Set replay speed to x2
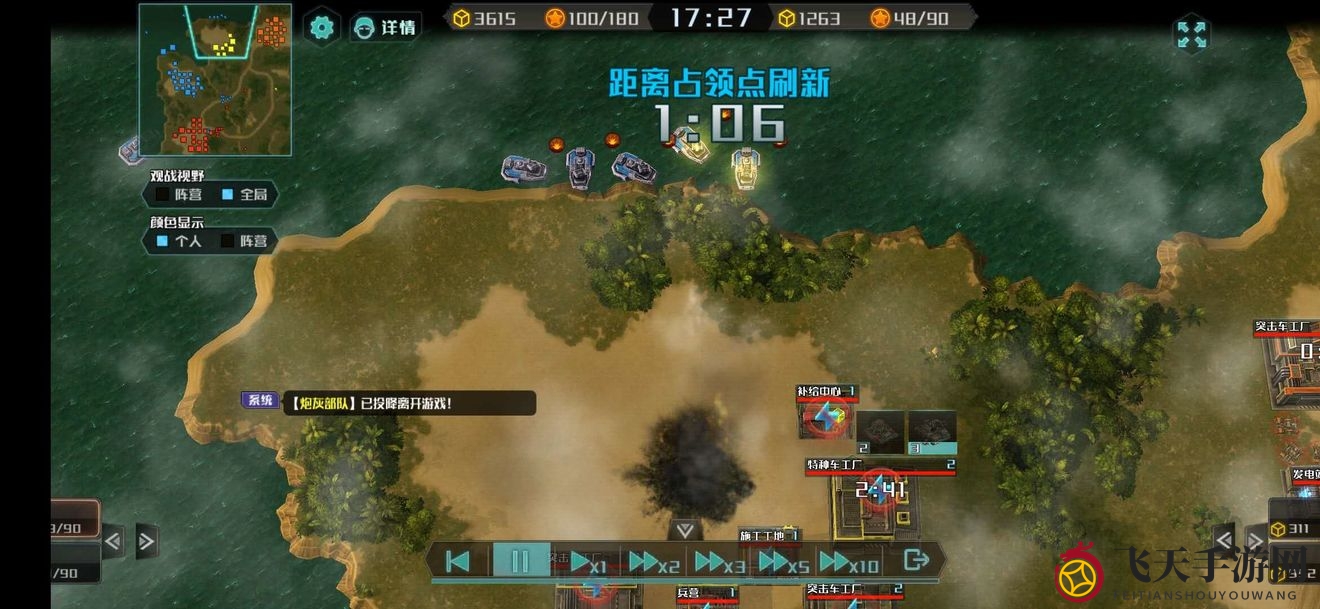Viewport: 1320px width, 609px height. (x=654, y=562)
